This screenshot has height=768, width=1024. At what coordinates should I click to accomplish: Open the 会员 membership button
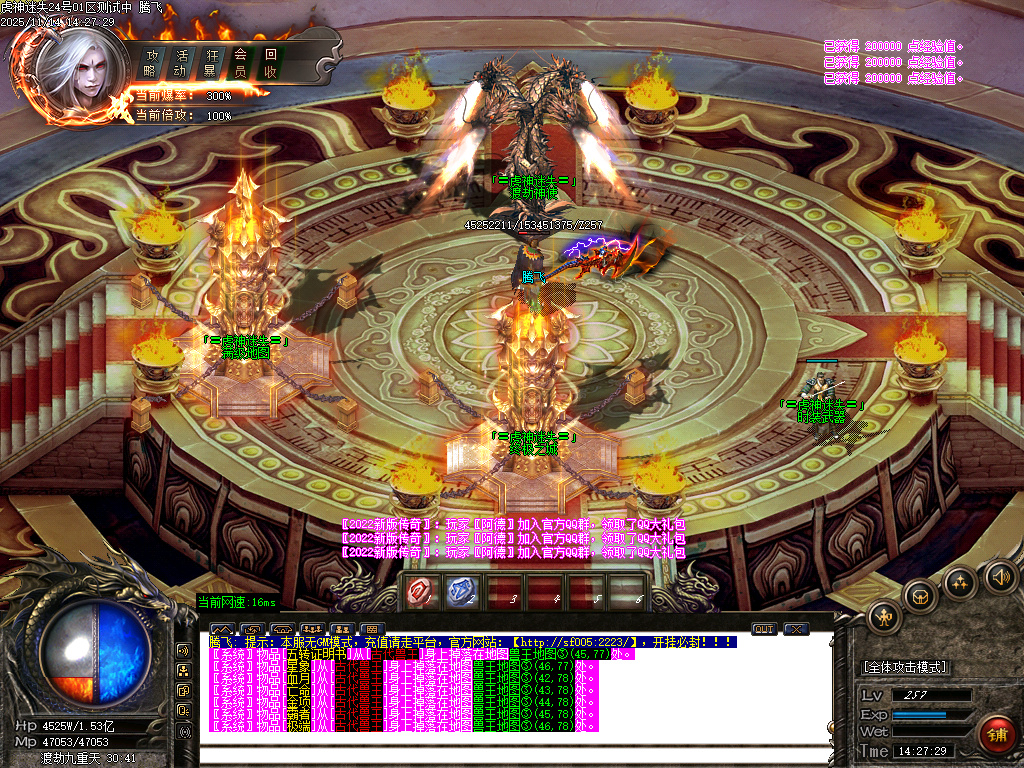240,63
